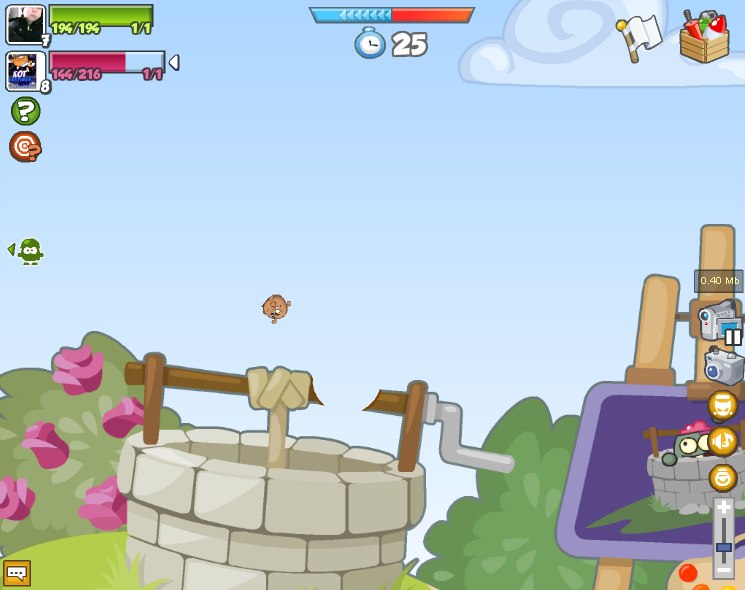Open help with the green question mark
The width and height of the screenshot is (745, 590).
coord(25,111)
